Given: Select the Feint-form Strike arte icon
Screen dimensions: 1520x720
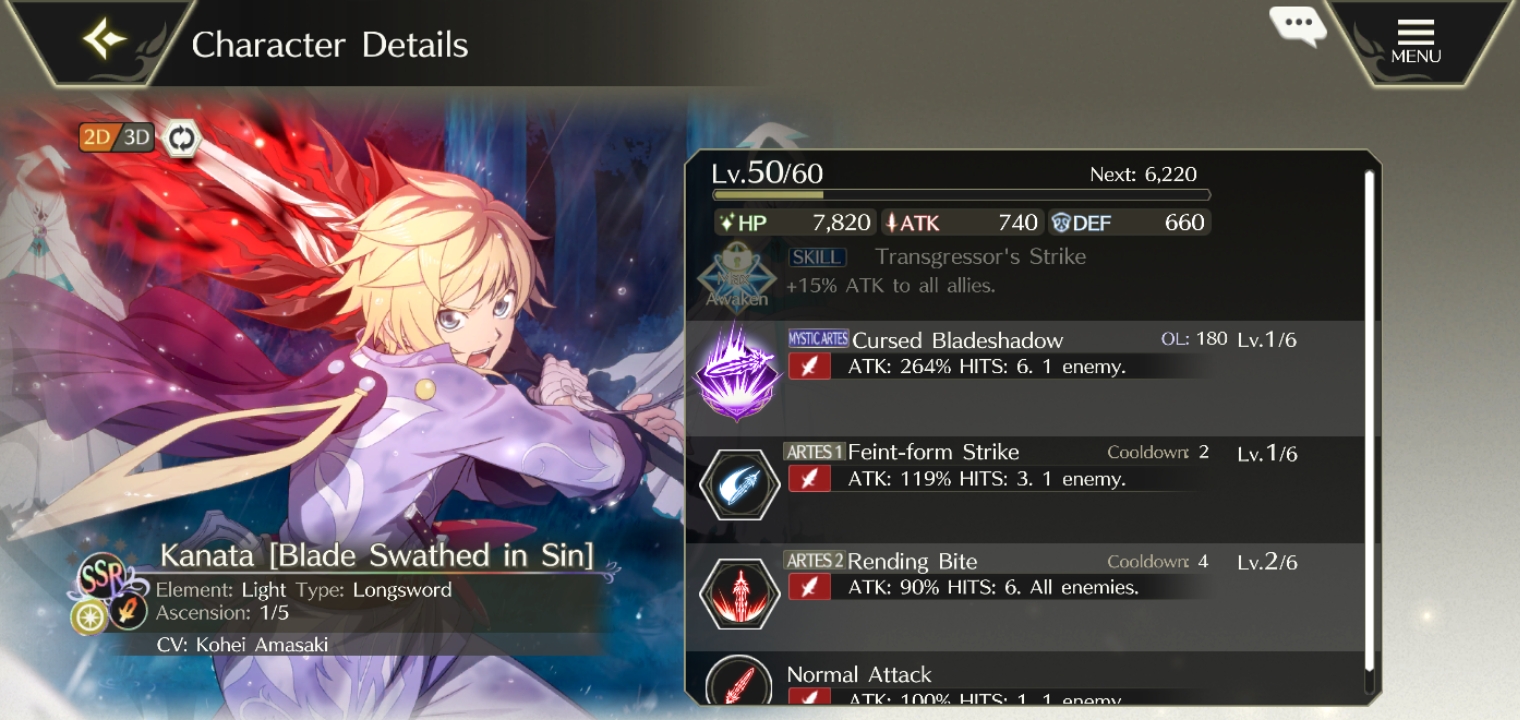Looking at the screenshot, I should click(x=738, y=483).
